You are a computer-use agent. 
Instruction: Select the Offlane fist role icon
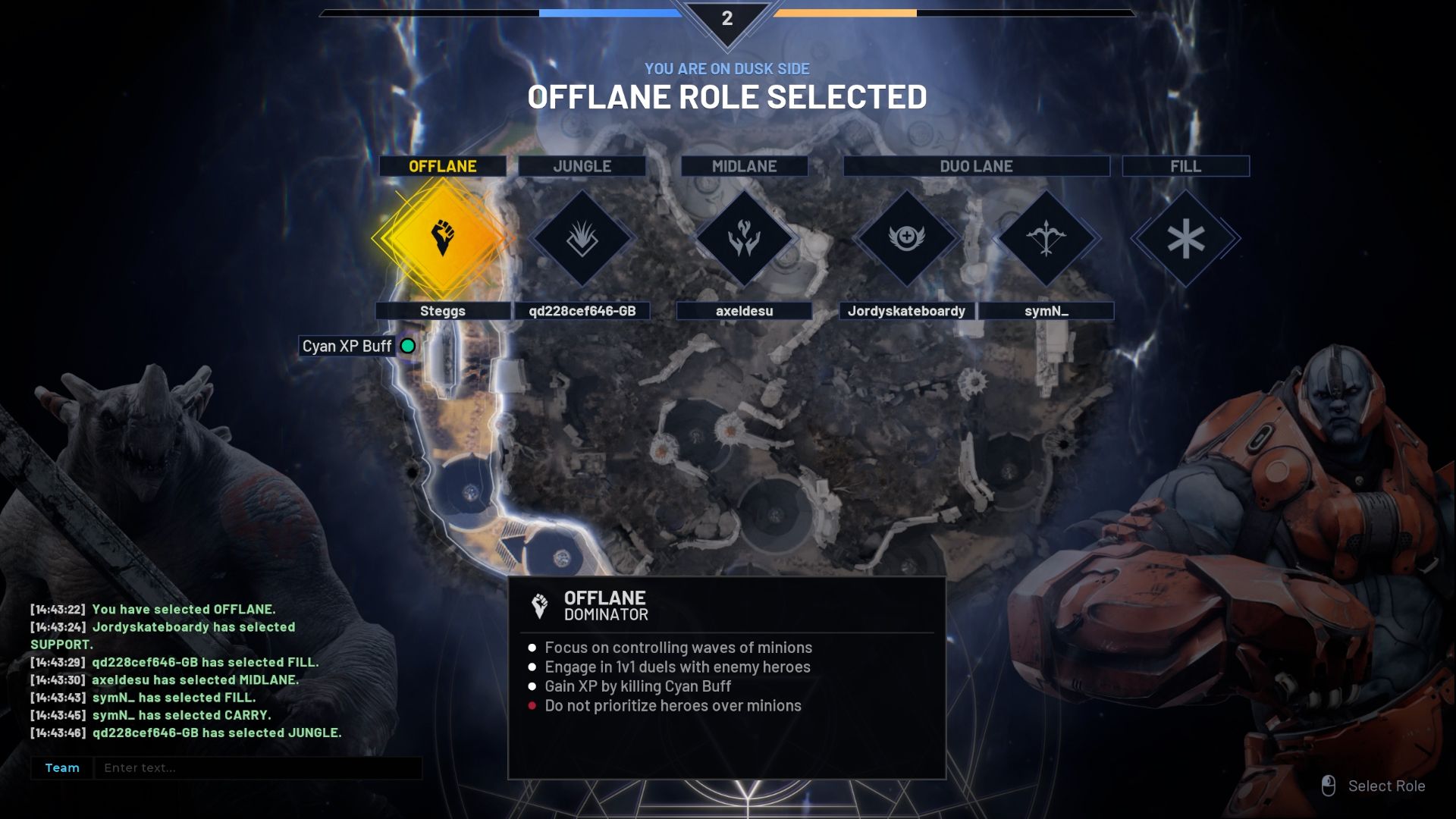[443, 238]
